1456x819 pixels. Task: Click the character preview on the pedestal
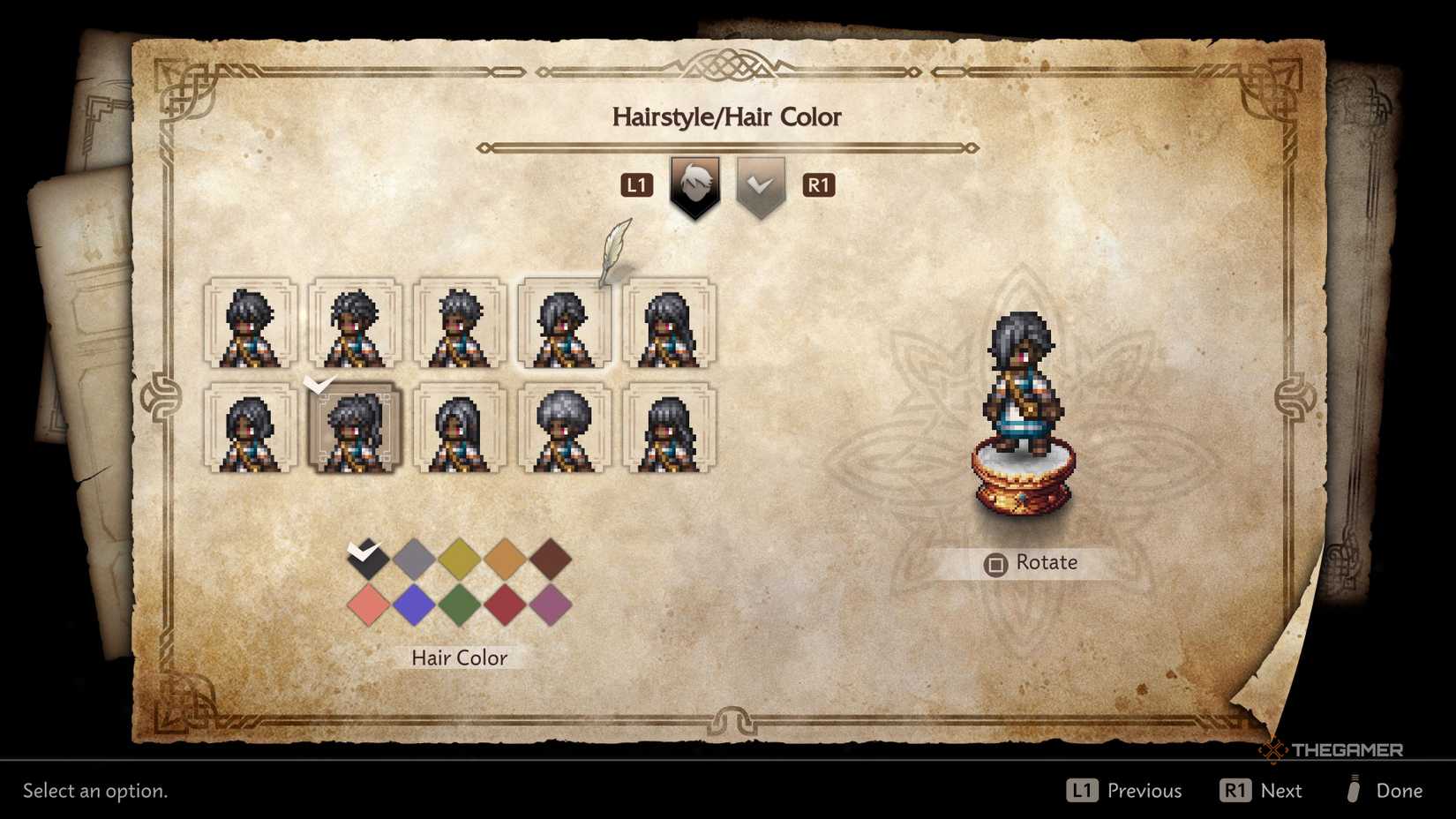coord(1023,397)
